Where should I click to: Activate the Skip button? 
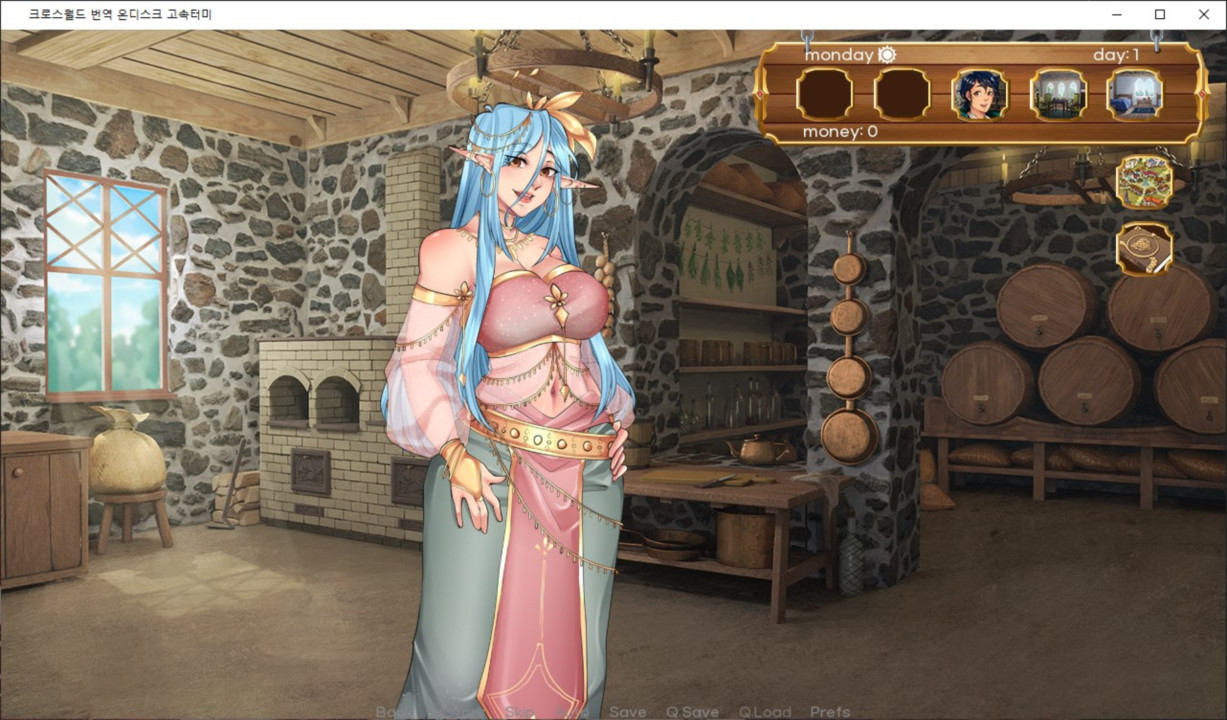click(520, 712)
